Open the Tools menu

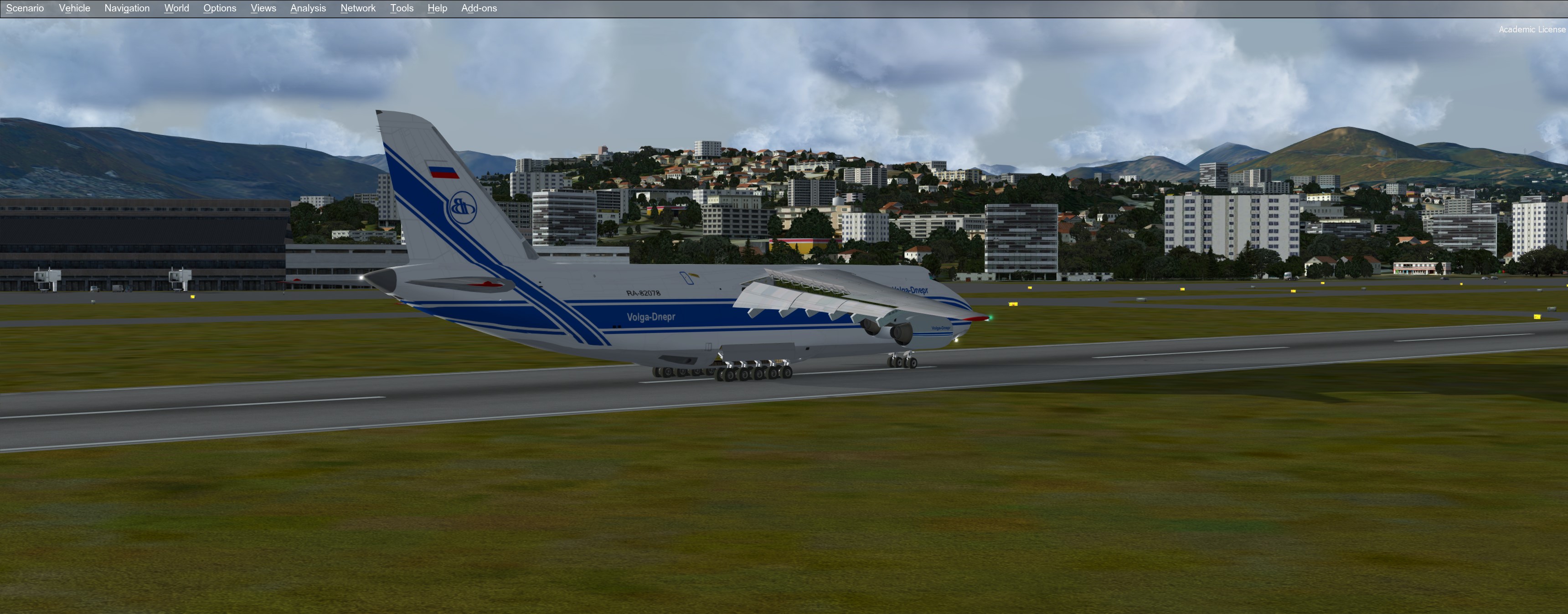402,9
